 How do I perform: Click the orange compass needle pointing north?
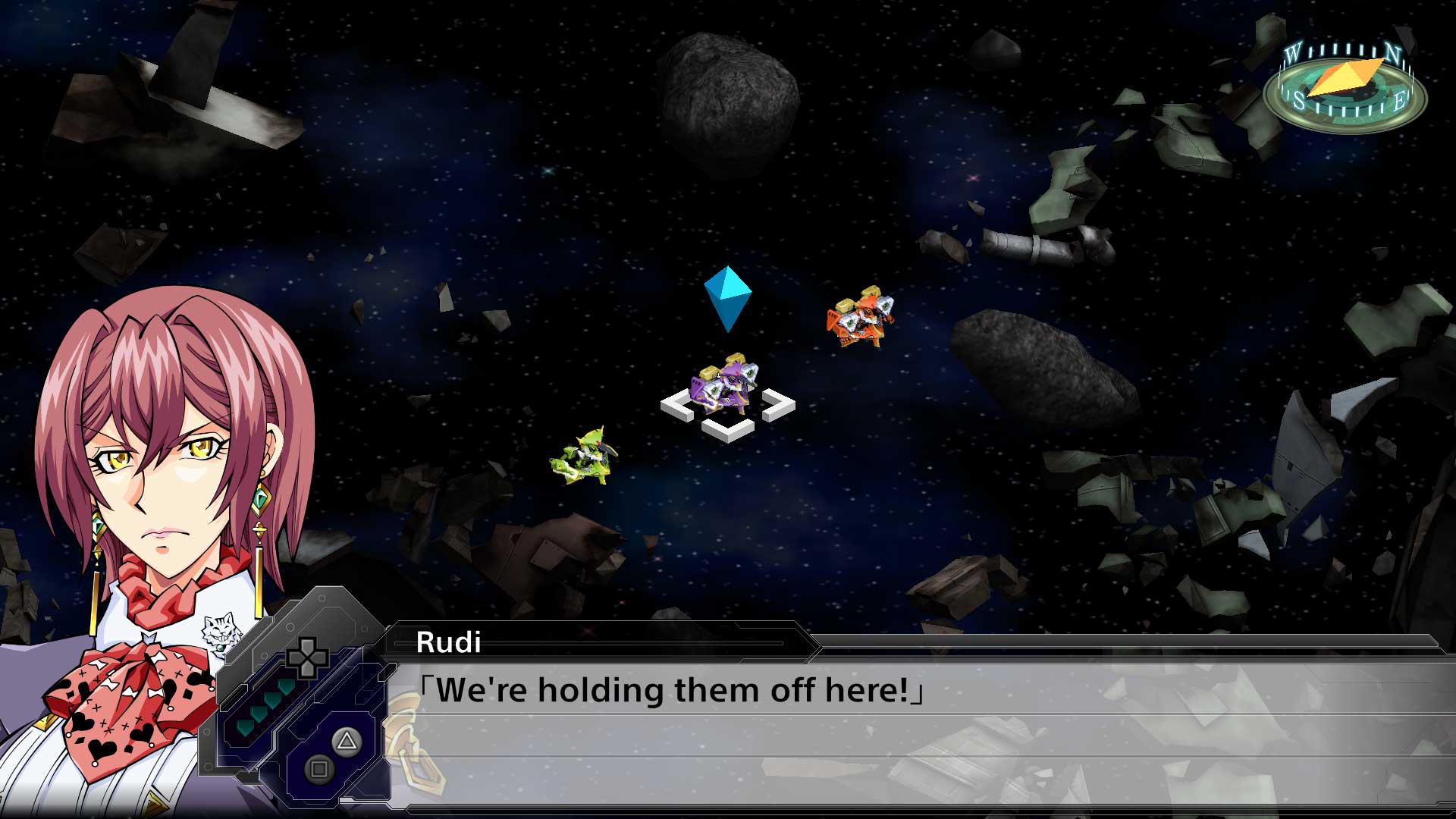click(x=1346, y=74)
